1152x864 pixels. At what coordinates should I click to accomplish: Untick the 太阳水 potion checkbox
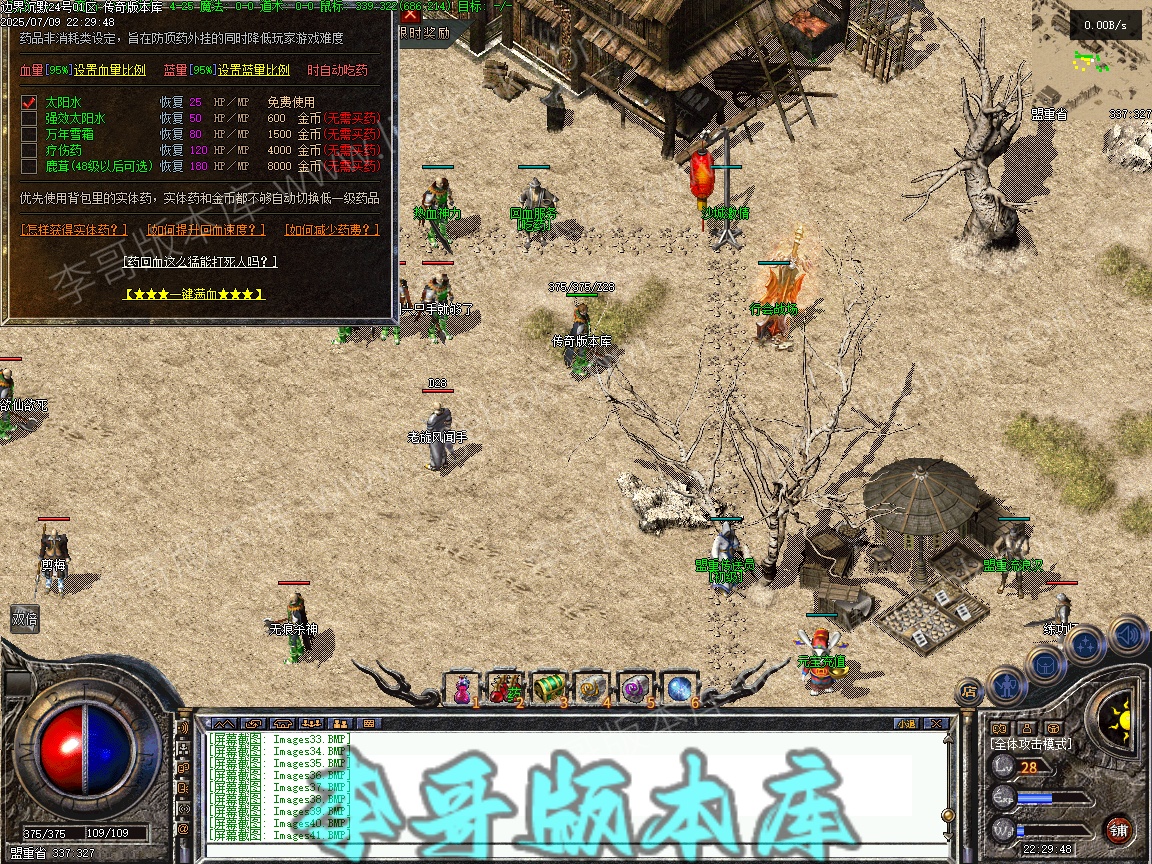[30, 102]
